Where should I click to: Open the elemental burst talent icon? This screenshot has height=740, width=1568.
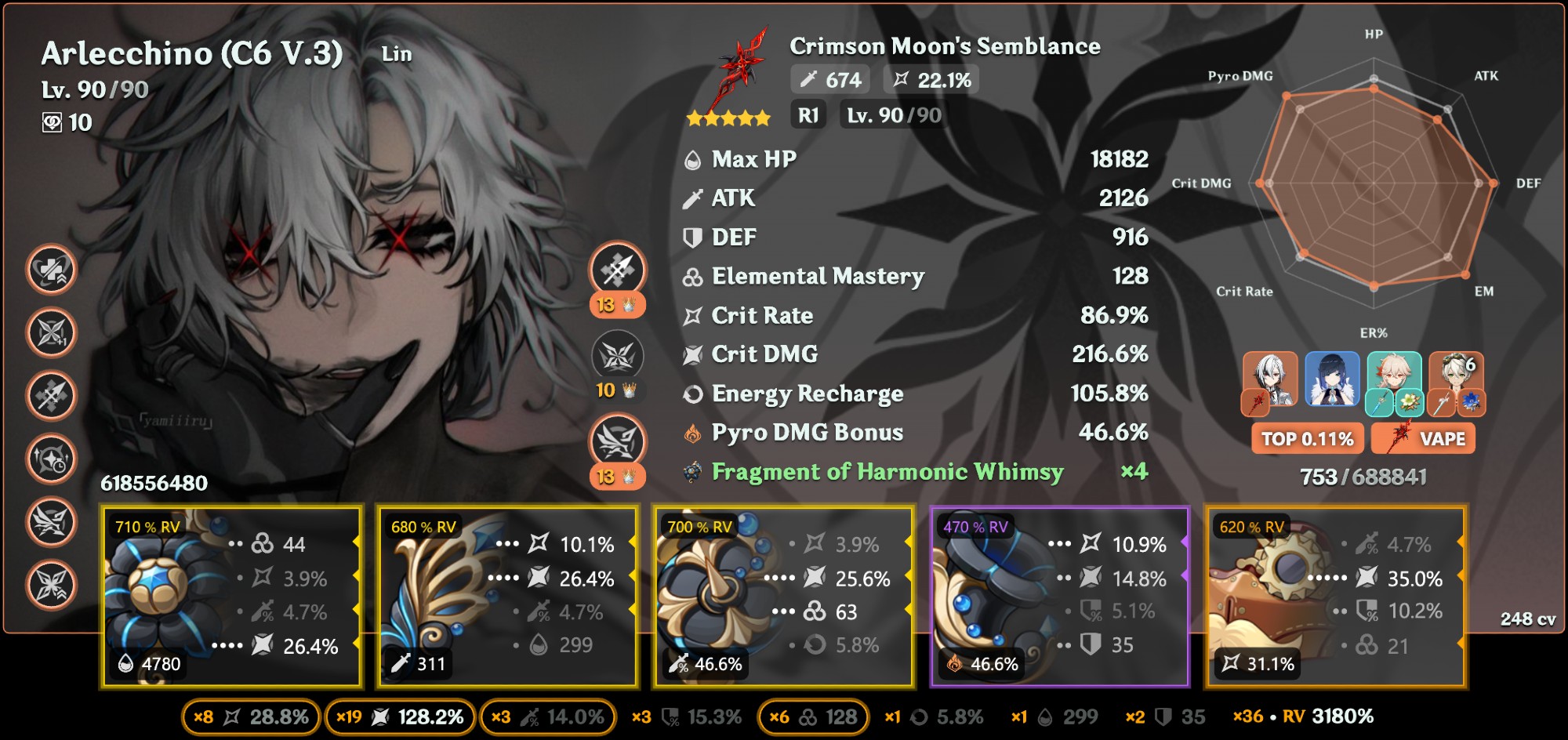pyautogui.click(x=617, y=441)
